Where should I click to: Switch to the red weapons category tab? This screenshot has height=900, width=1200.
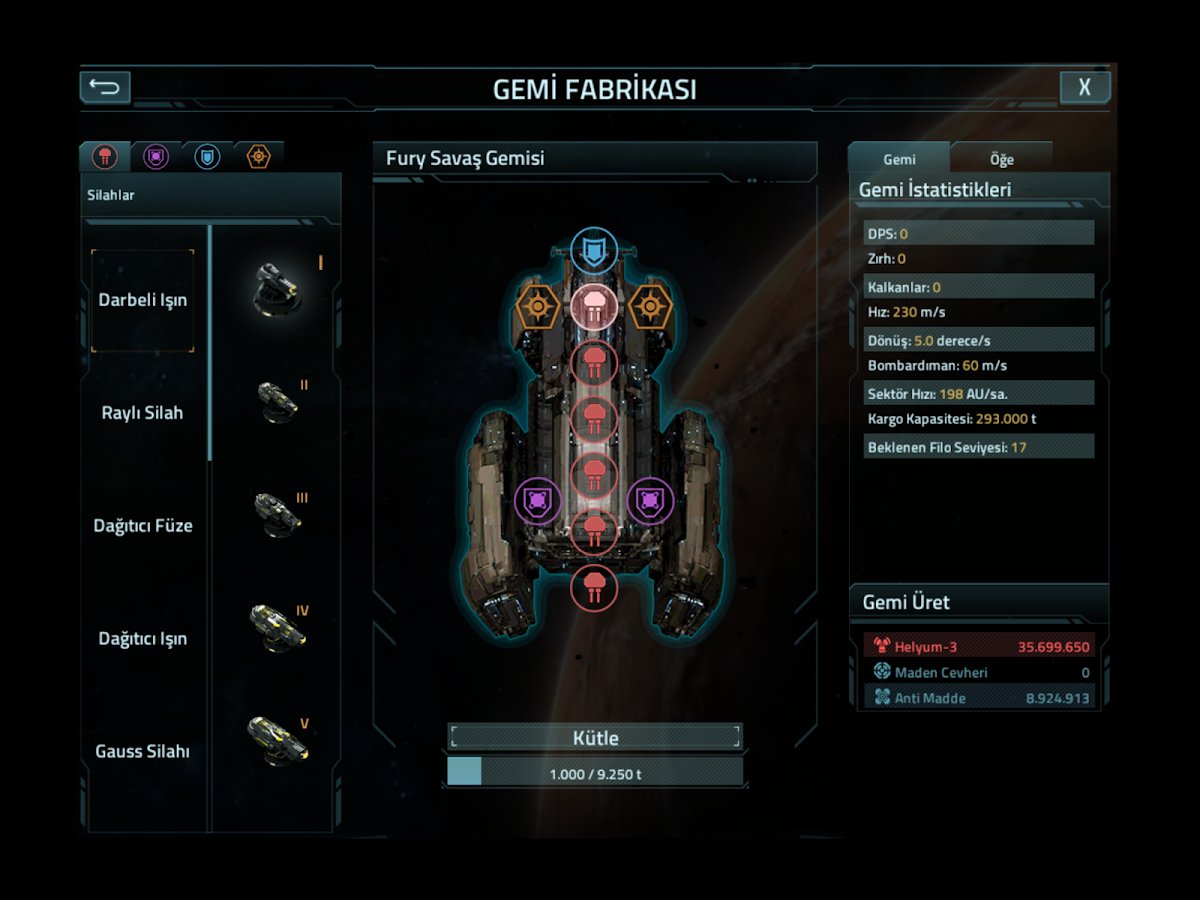105,156
